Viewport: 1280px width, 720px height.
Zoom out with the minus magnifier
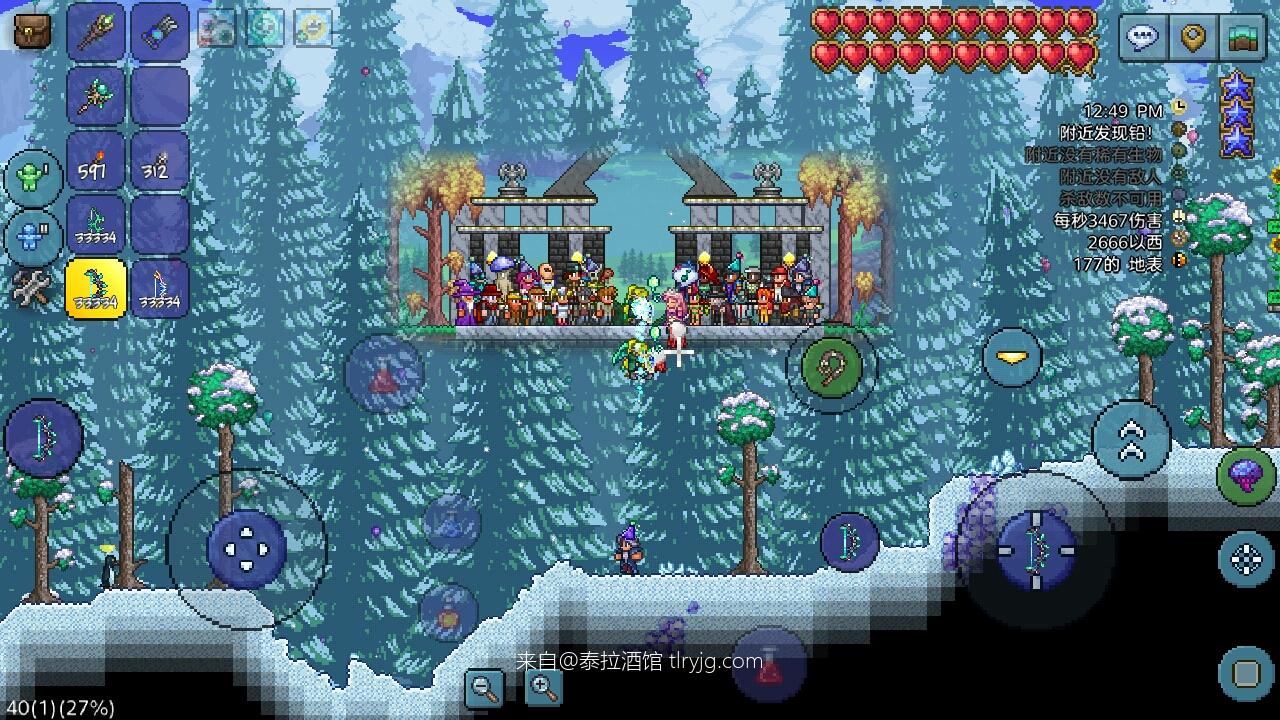[486, 687]
